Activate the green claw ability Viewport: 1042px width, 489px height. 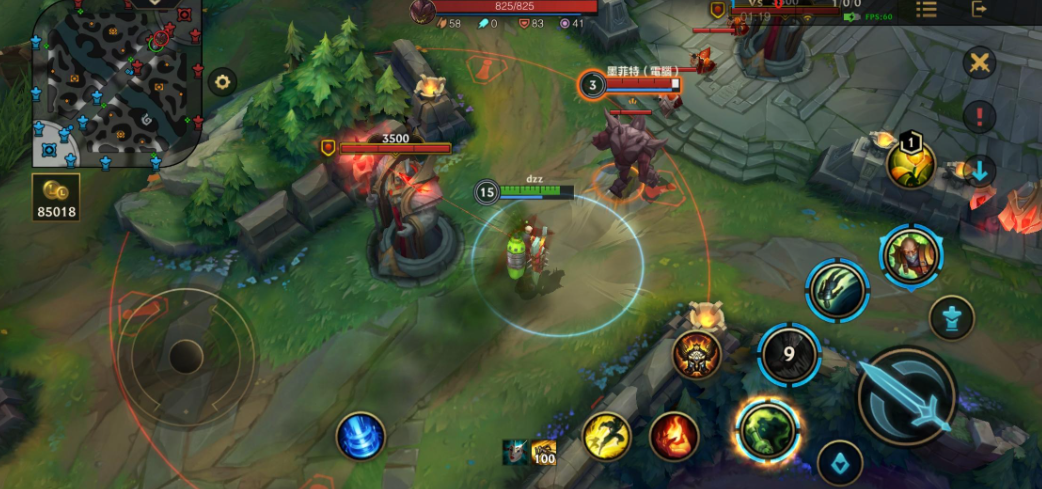click(838, 290)
